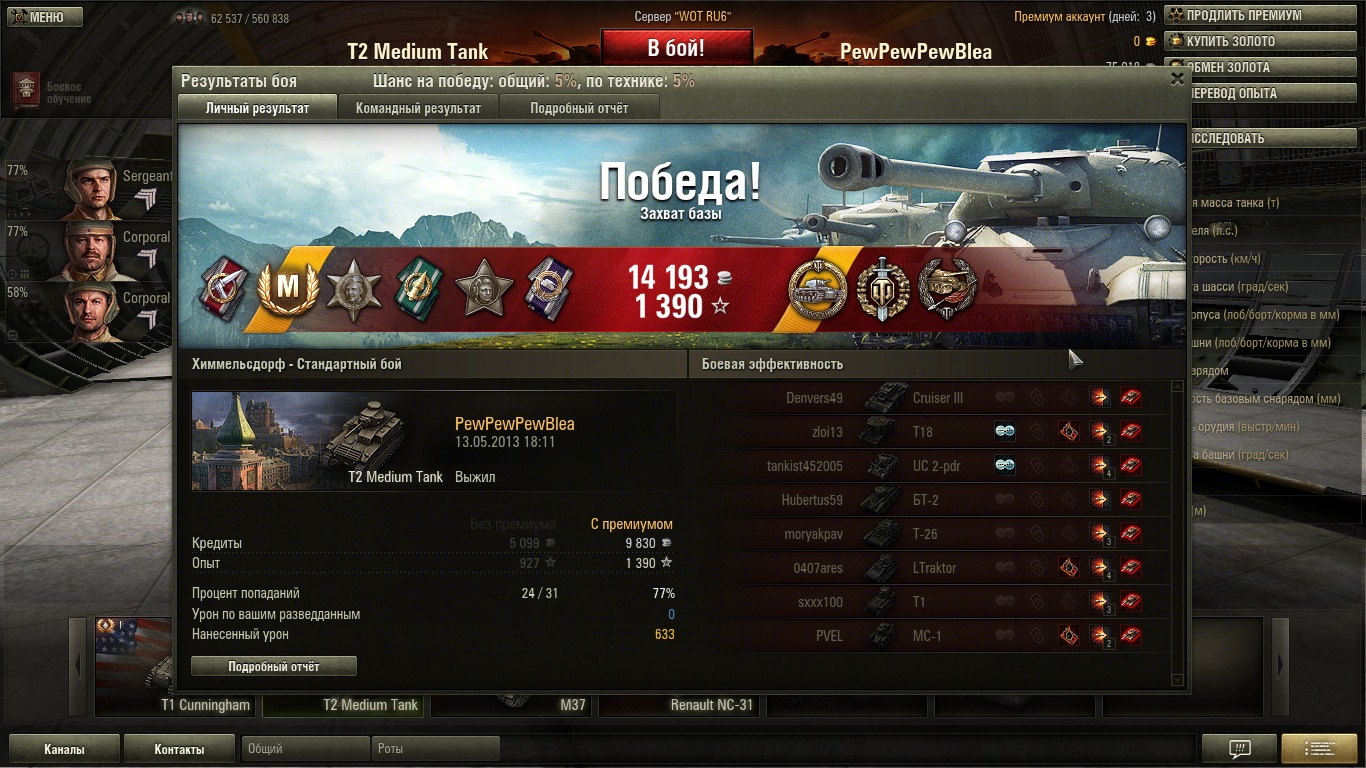This screenshot has width=1366, height=768.
Task: Close the battle results window
Action: click(1177, 79)
